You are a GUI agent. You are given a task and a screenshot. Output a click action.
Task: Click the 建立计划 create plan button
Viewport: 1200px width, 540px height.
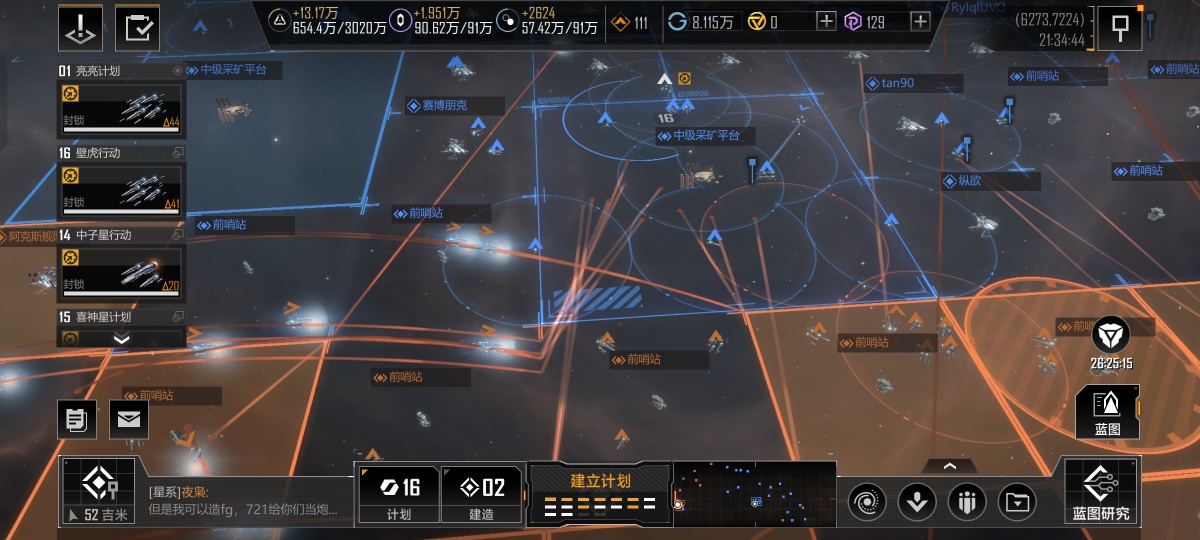tap(600, 493)
